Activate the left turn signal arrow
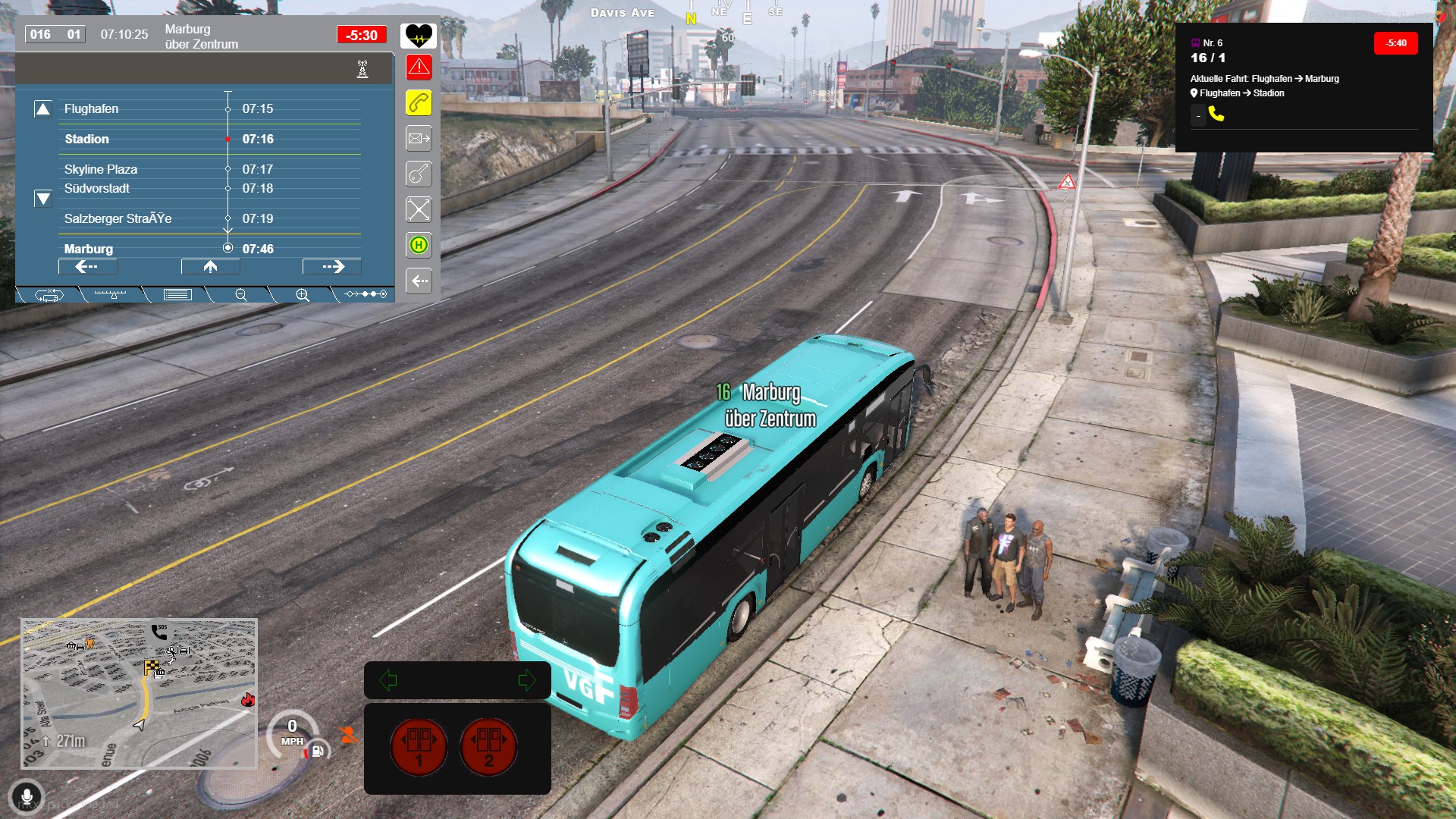The height and width of the screenshot is (819, 1456). coord(388,680)
